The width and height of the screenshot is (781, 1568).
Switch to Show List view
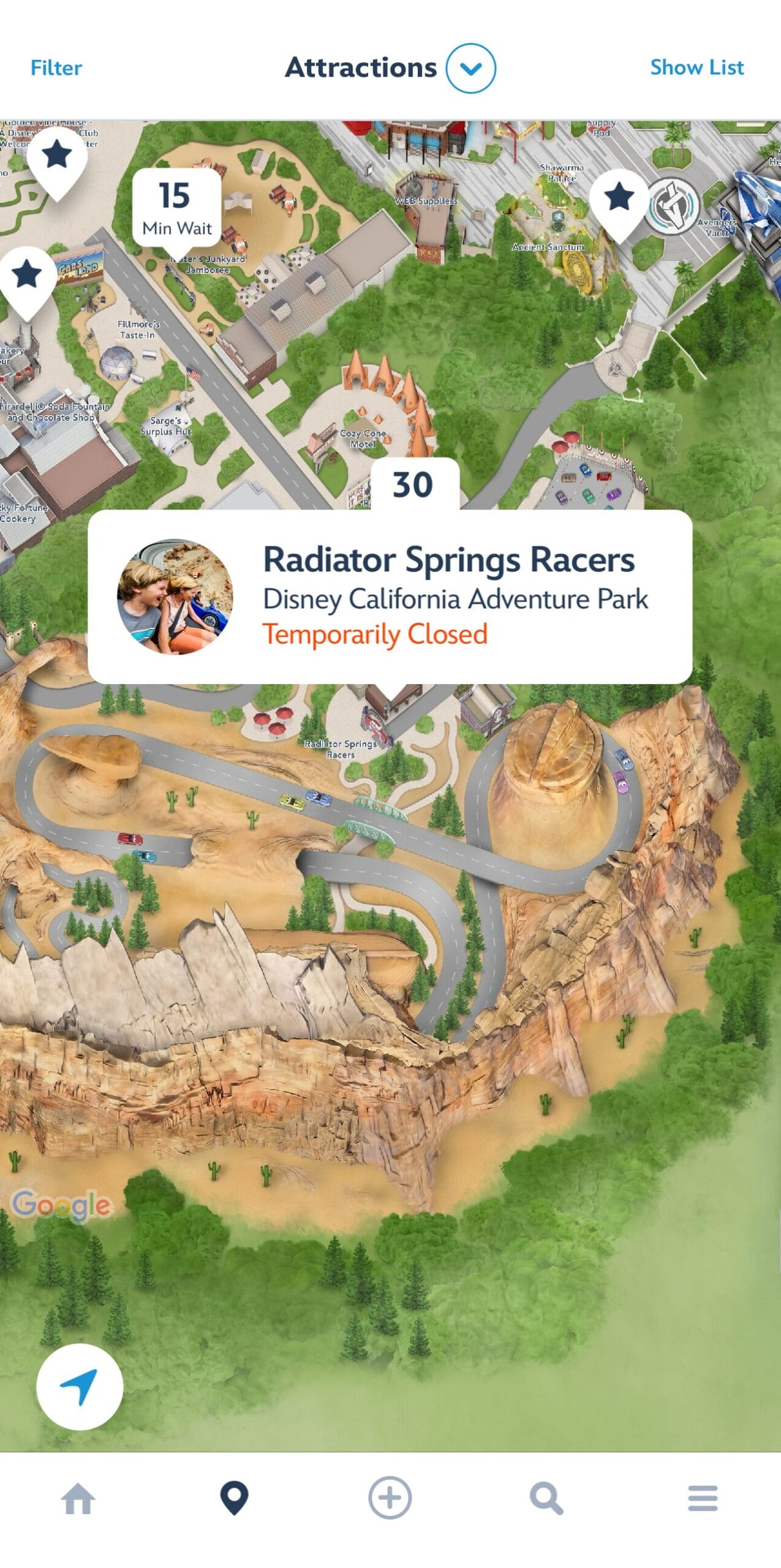696,67
